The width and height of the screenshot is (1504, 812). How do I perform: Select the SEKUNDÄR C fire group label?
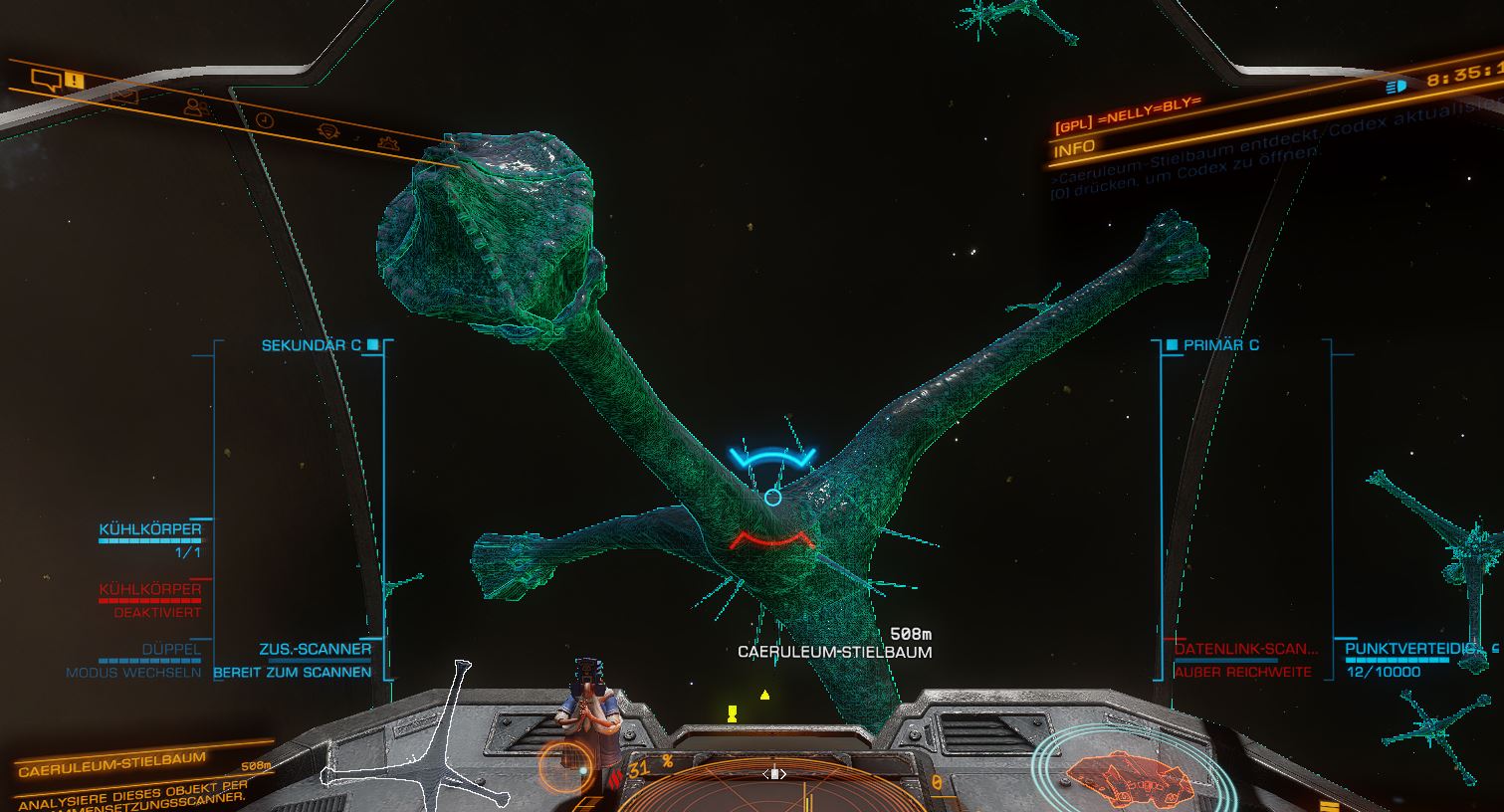coord(311,345)
